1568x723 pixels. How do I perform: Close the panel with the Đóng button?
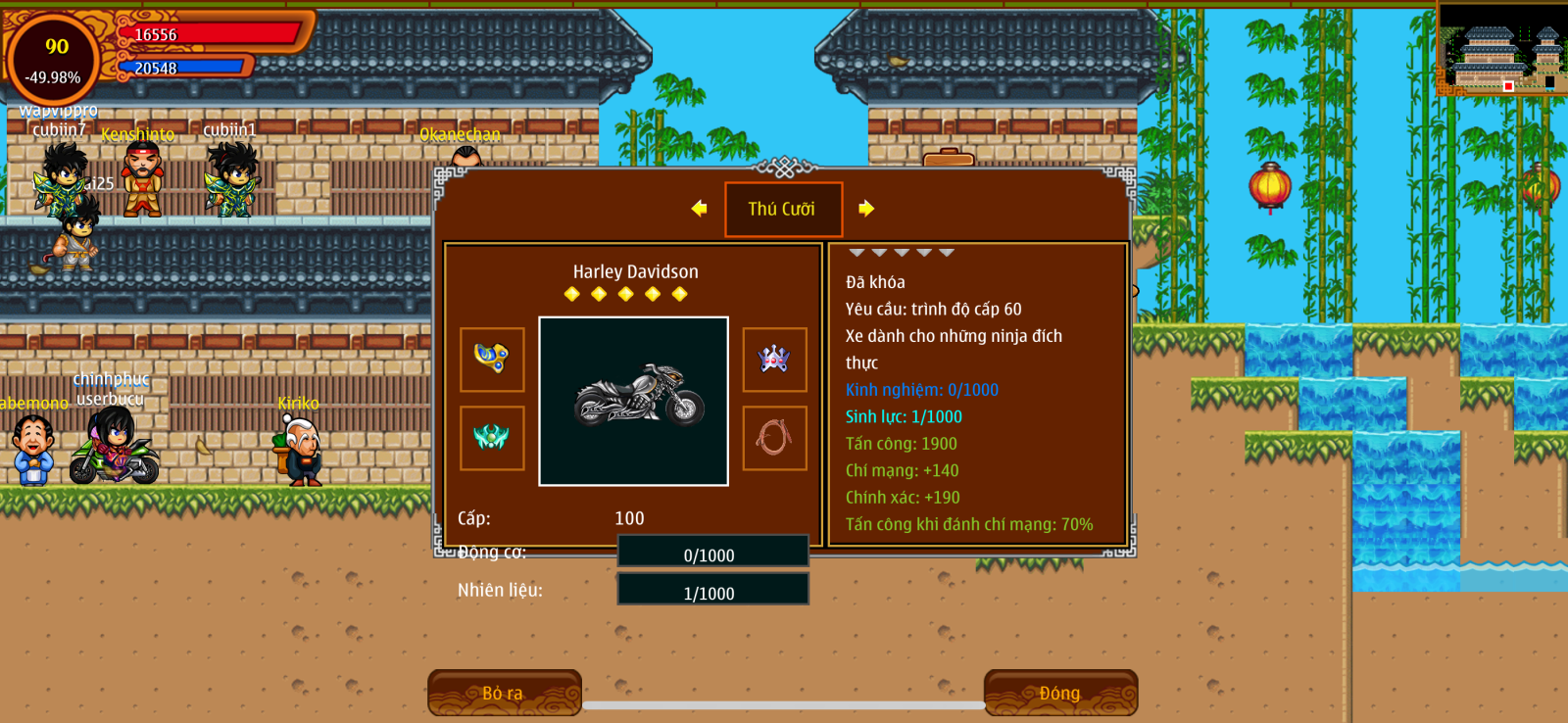1060,693
